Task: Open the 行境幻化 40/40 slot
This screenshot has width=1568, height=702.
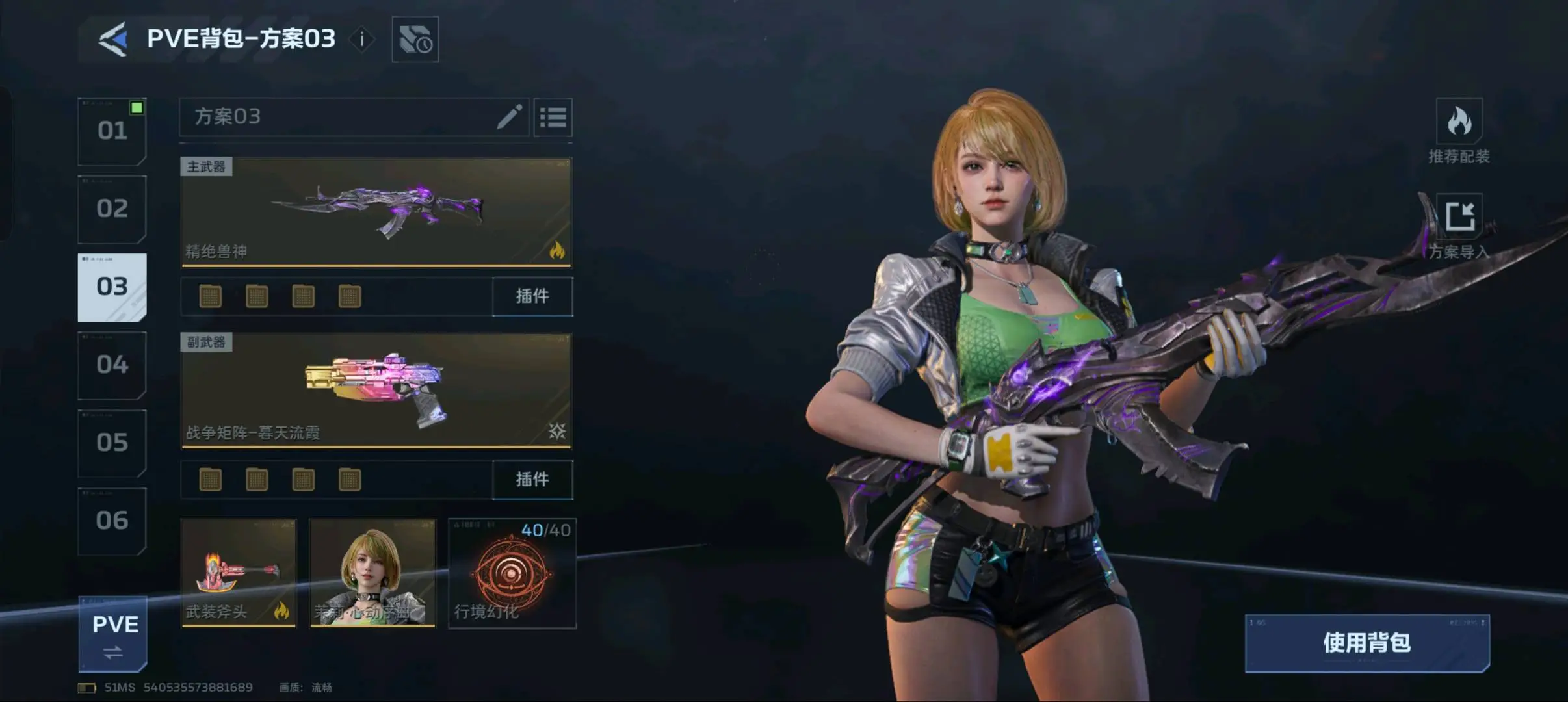Action: [x=512, y=573]
